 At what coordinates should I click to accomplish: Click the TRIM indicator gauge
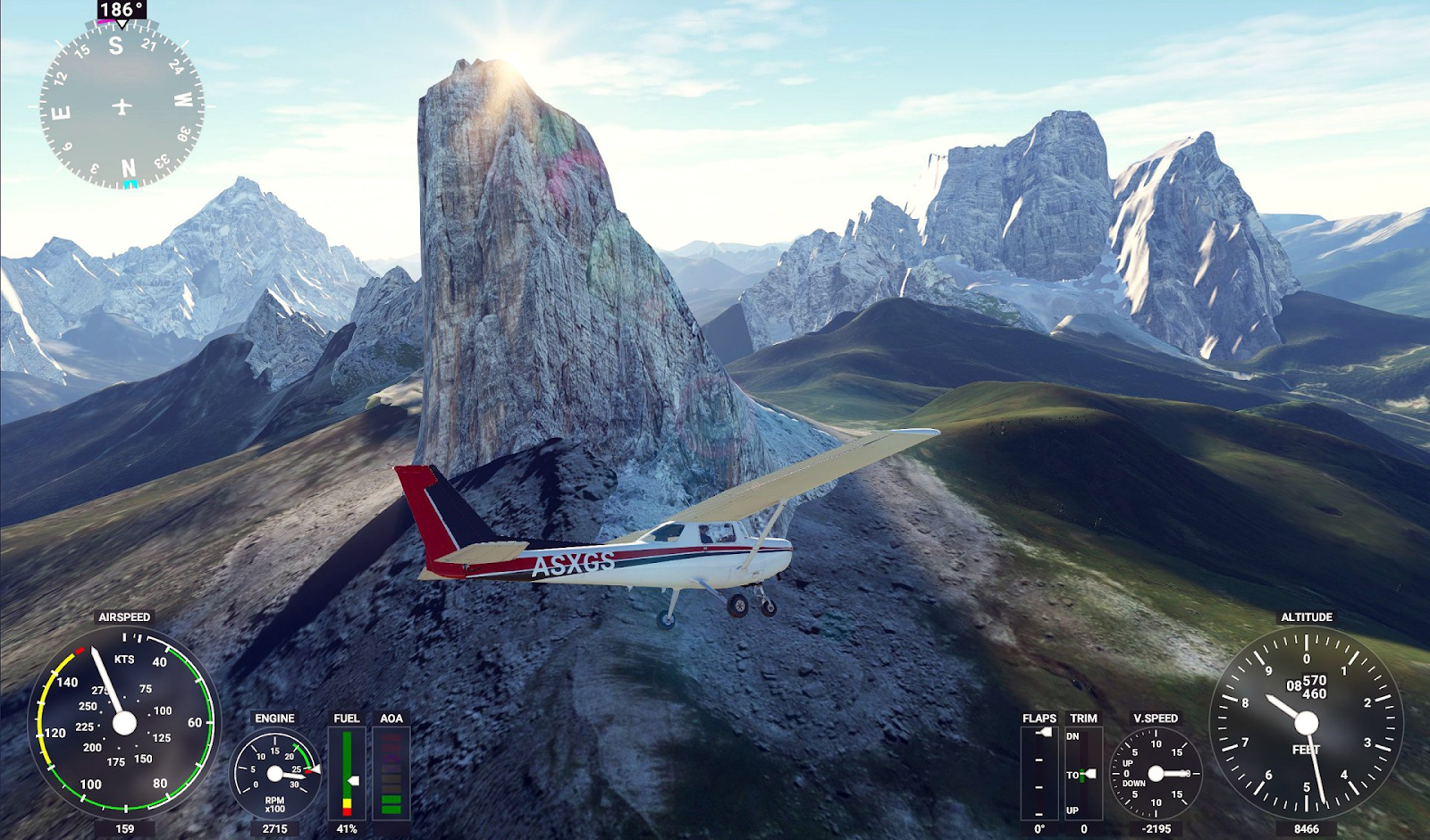[x=1082, y=773]
